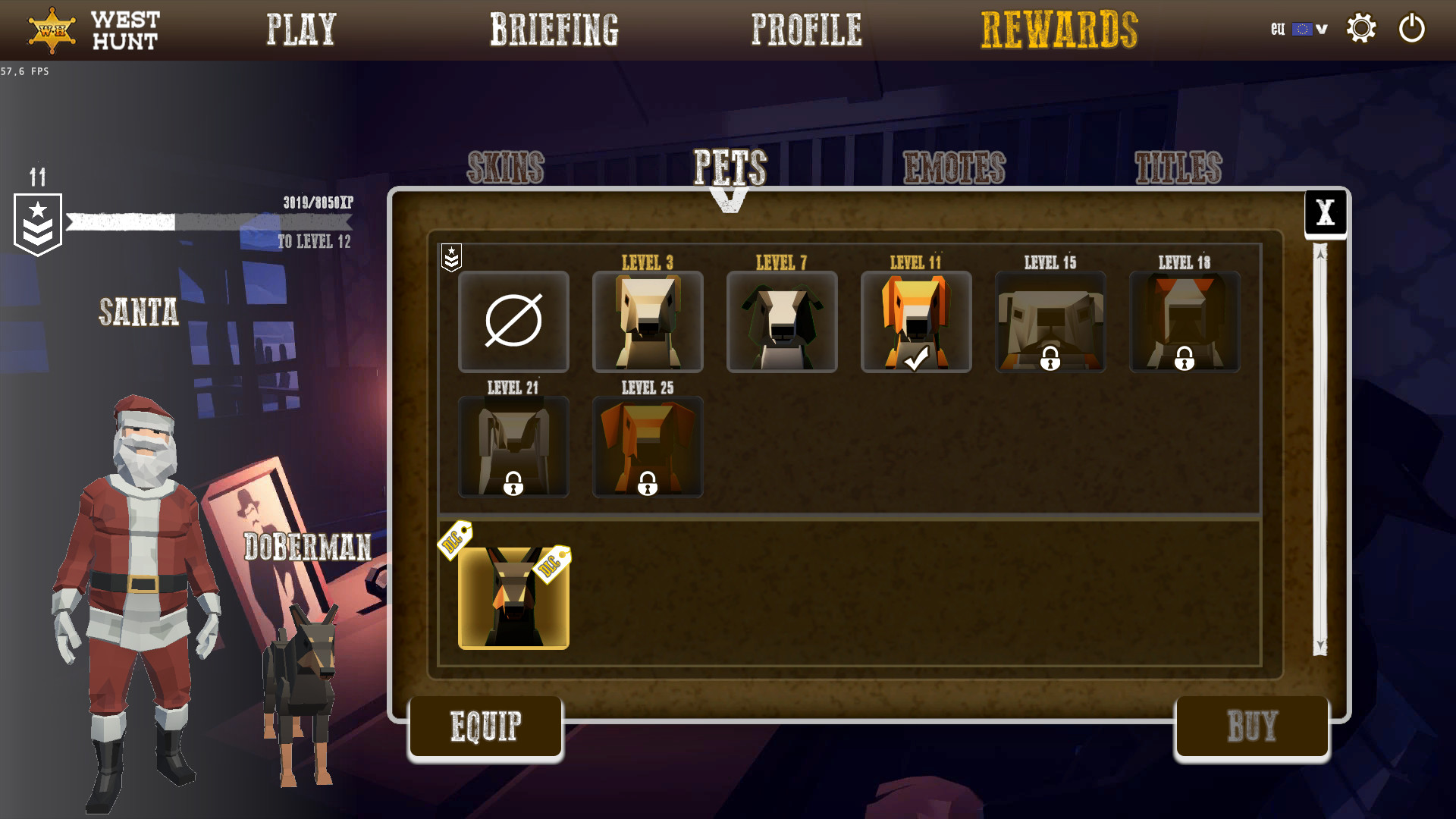Click the locked Level 25 pet icon
The height and width of the screenshot is (819, 1456).
coord(647,447)
